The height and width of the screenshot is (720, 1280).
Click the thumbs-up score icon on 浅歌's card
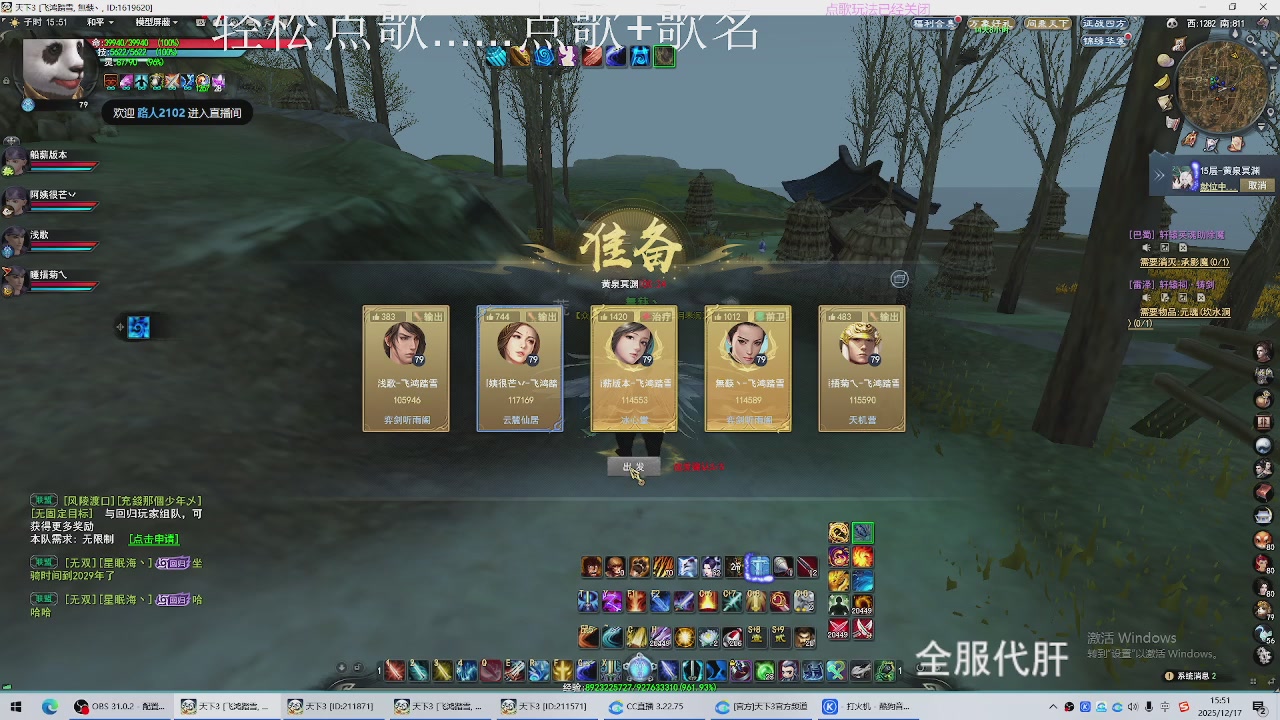click(x=377, y=318)
